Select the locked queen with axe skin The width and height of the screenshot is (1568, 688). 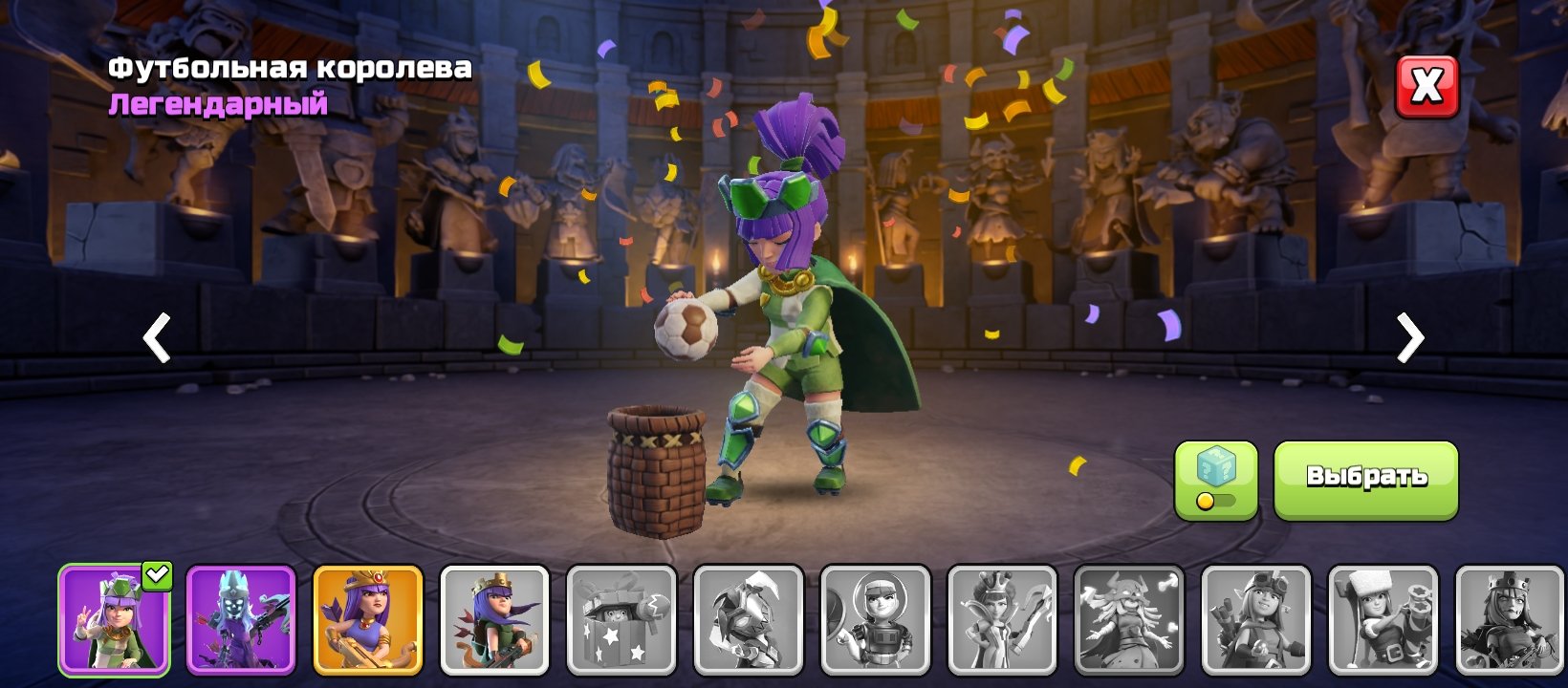point(1002,619)
